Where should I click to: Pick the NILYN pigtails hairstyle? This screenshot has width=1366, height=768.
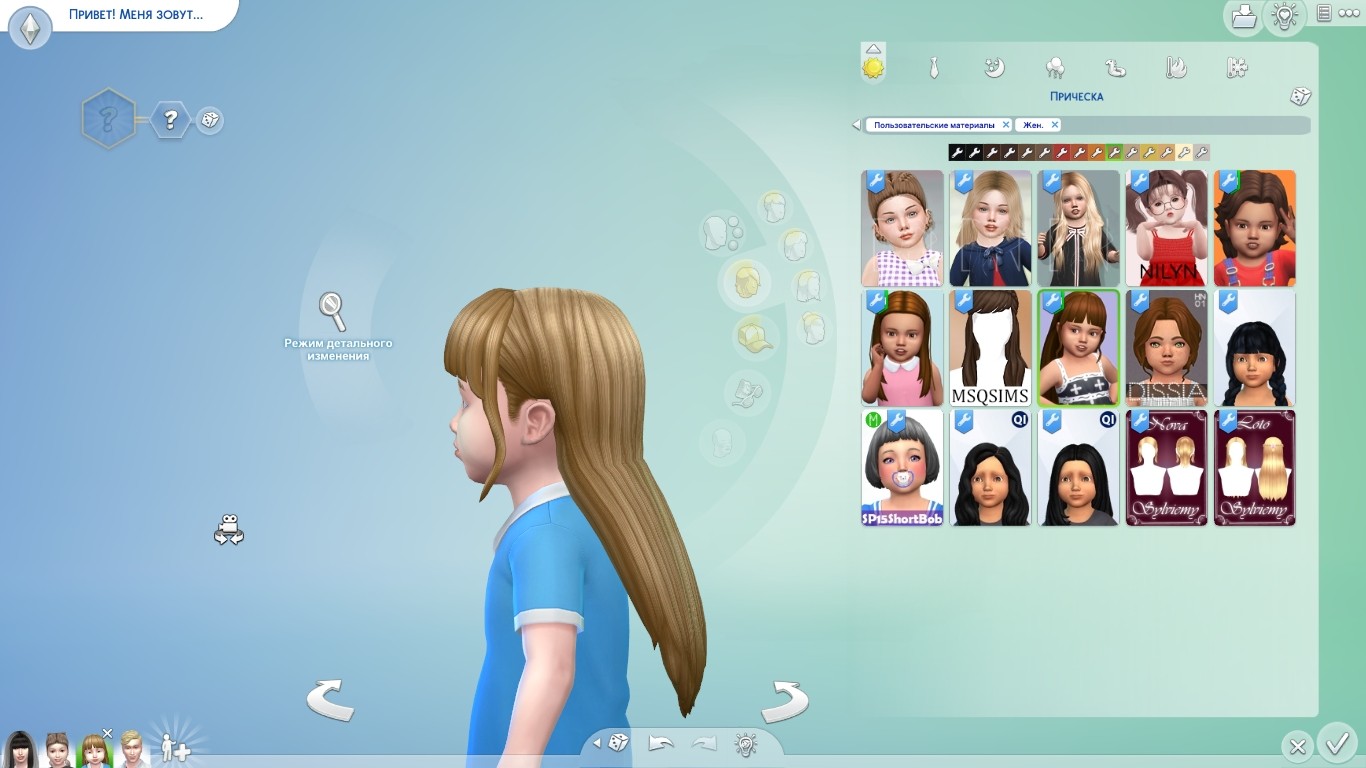(x=1166, y=228)
